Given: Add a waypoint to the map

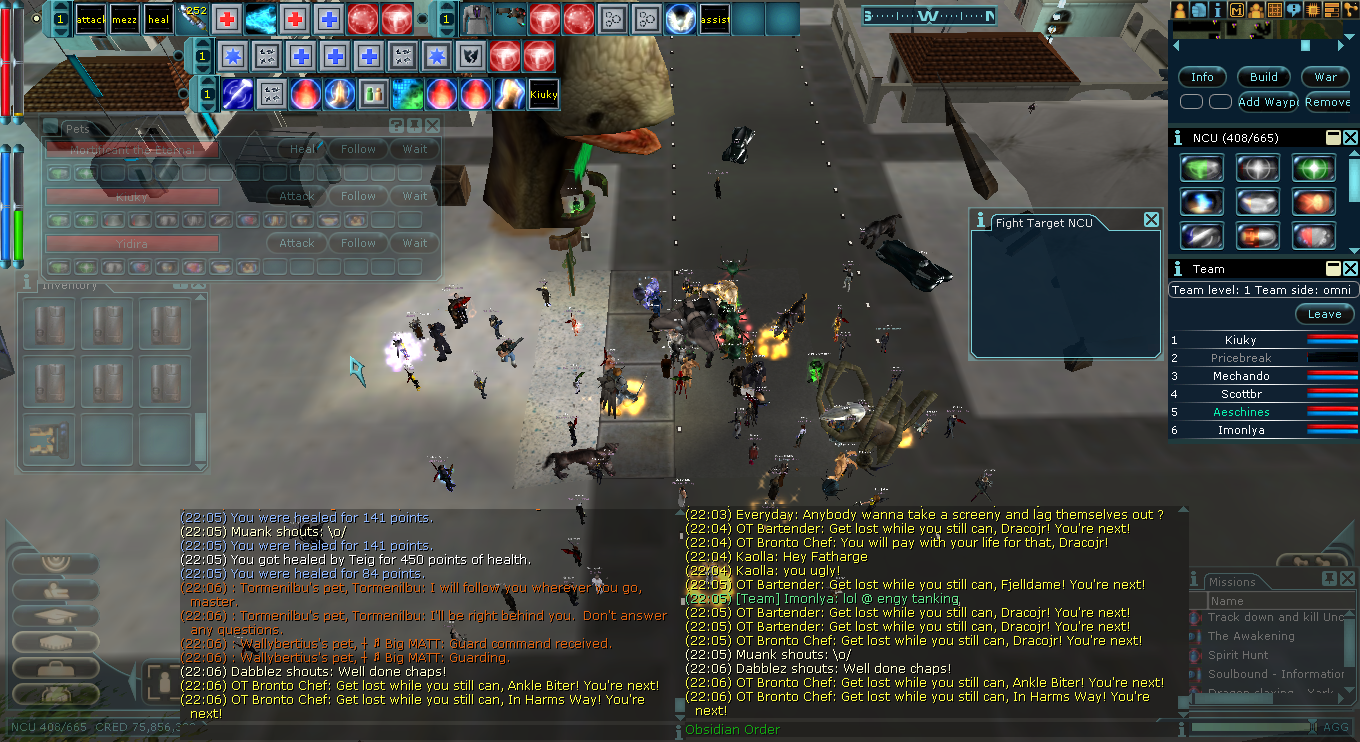Looking at the screenshot, I should pyautogui.click(x=1267, y=102).
